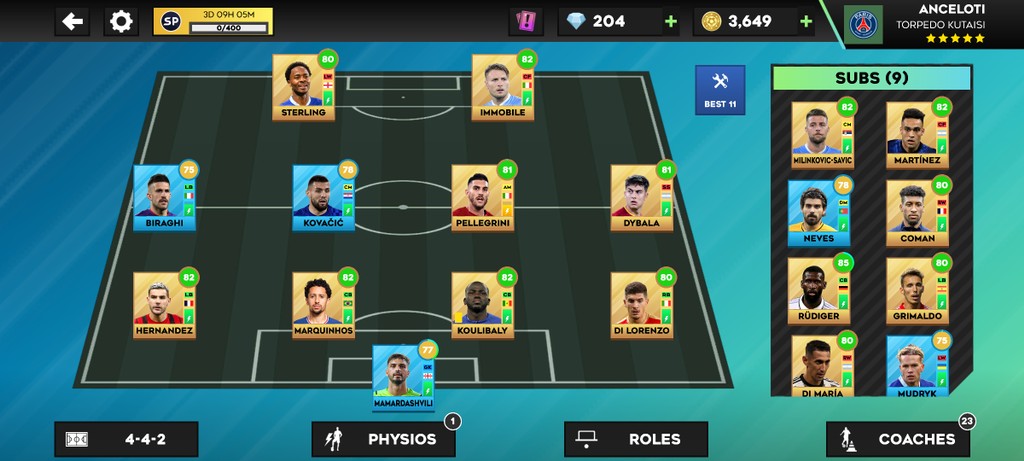
Task: Add more diamonds with the plus button
Action: coord(670,21)
